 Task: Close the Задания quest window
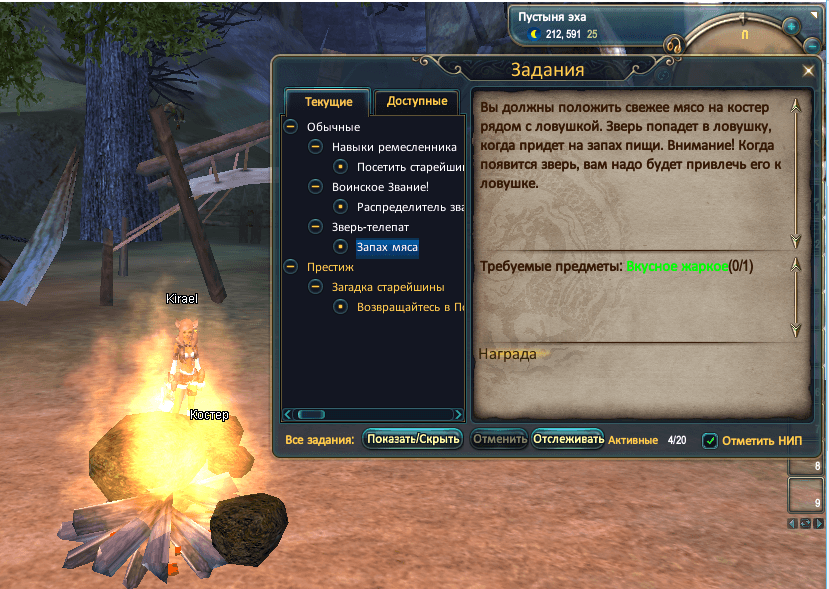tap(808, 71)
